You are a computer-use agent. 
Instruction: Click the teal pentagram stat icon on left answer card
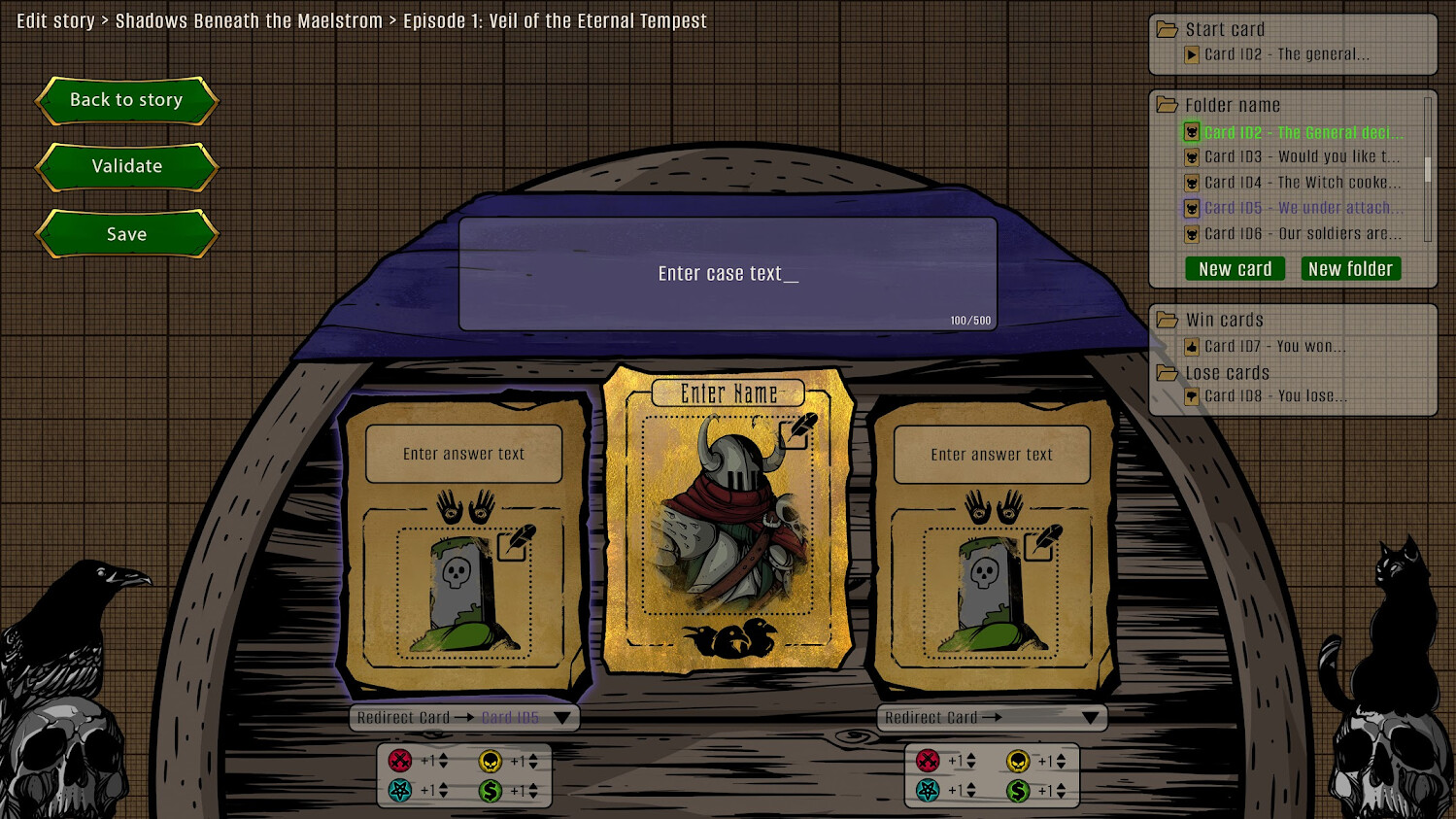pyautogui.click(x=400, y=791)
